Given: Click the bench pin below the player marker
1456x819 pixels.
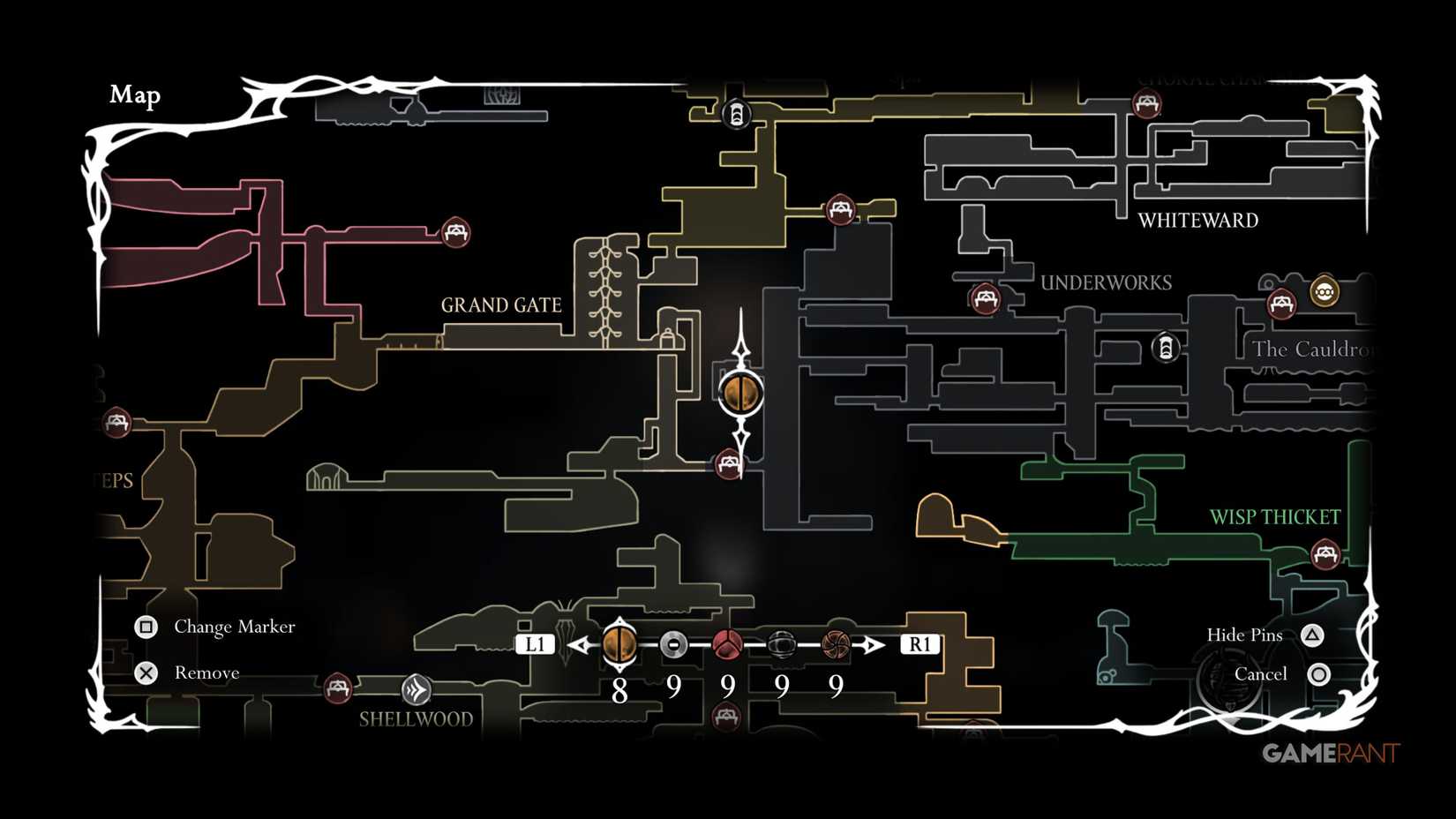Looking at the screenshot, I should [x=729, y=462].
